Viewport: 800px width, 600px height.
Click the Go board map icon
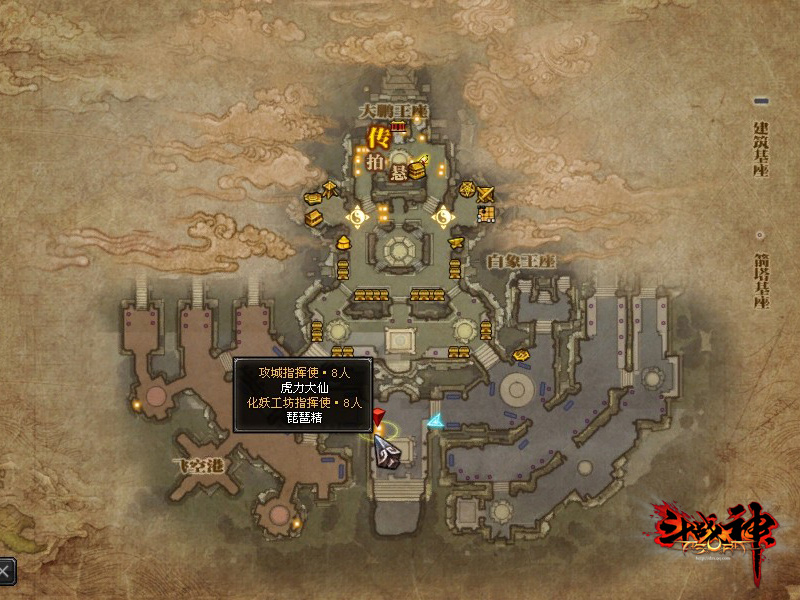(486, 213)
